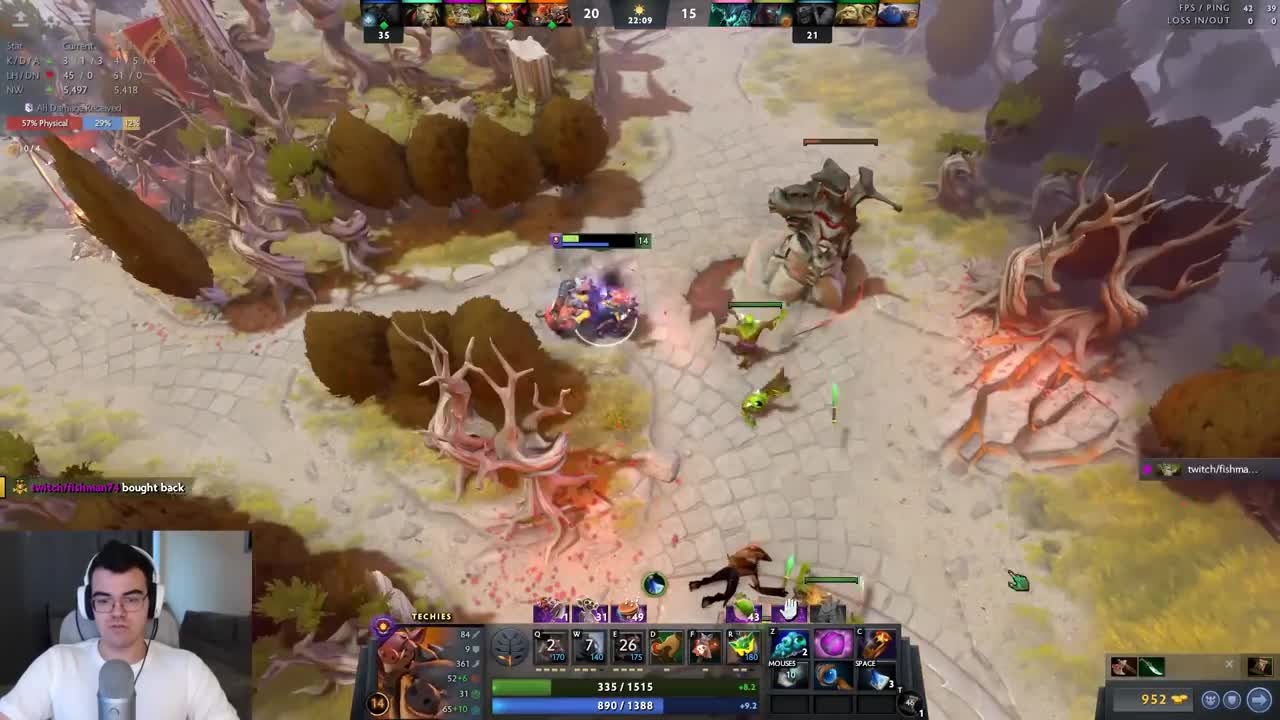Viewport: 1280px width, 720px height.
Task: Click the E ability showing 26 cooldown
Action: pyautogui.click(x=628, y=647)
